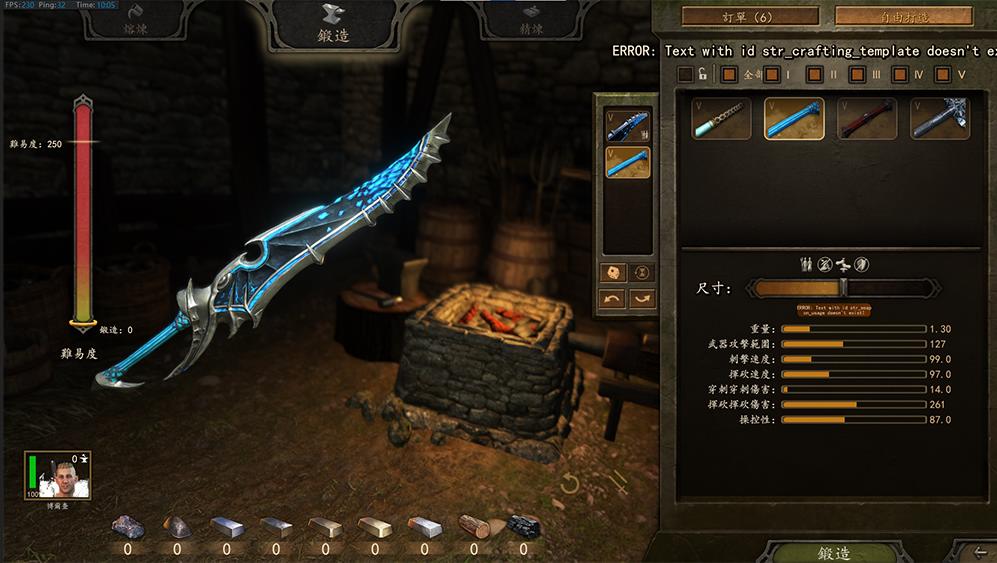Image resolution: width=997 pixels, height=563 pixels.
Task: Select the blade piece in the side column
Action: pos(627,125)
